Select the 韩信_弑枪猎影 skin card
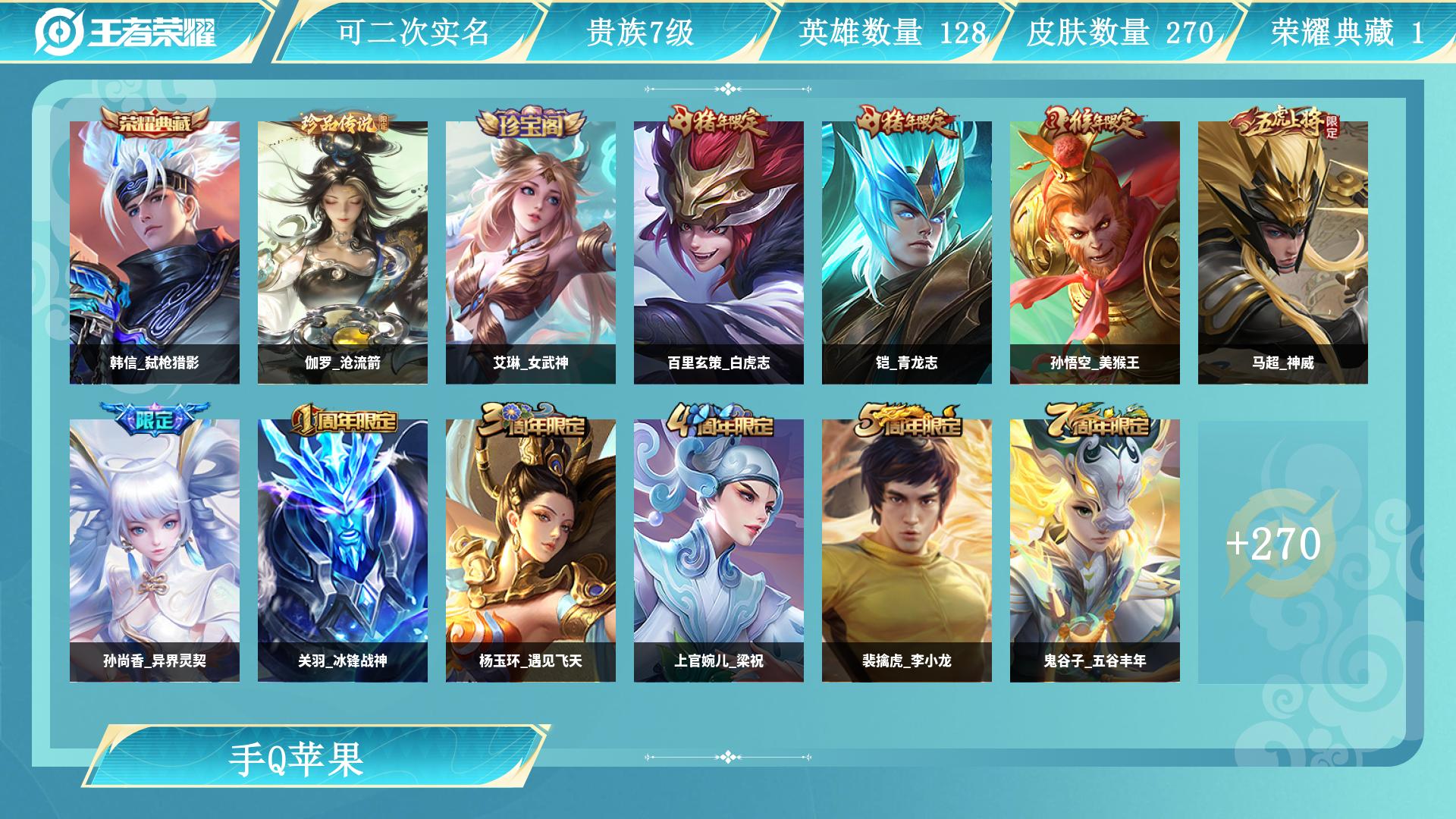 [x=155, y=253]
